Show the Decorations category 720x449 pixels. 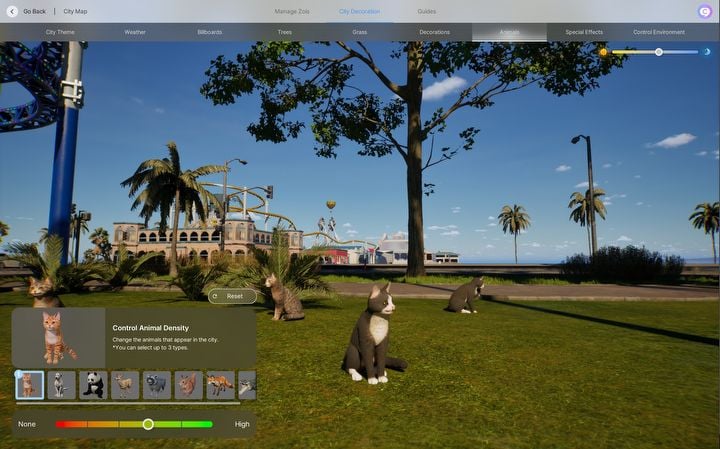[435, 32]
